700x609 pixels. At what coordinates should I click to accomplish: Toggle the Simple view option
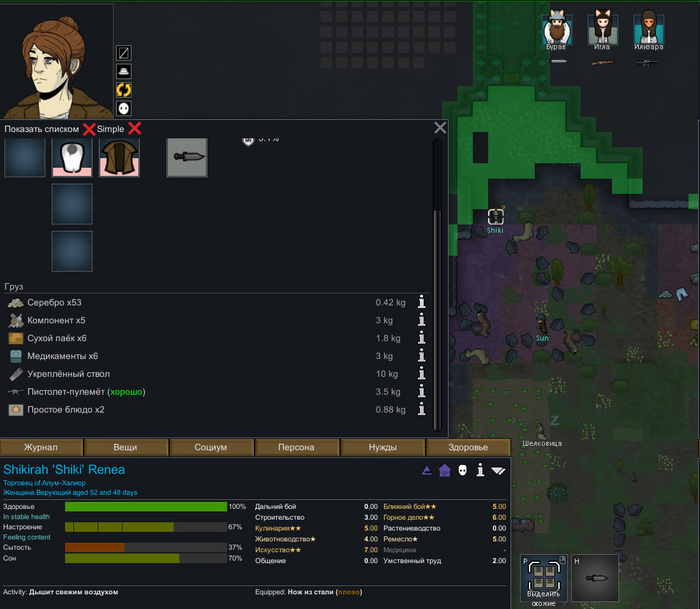click(x=134, y=129)
